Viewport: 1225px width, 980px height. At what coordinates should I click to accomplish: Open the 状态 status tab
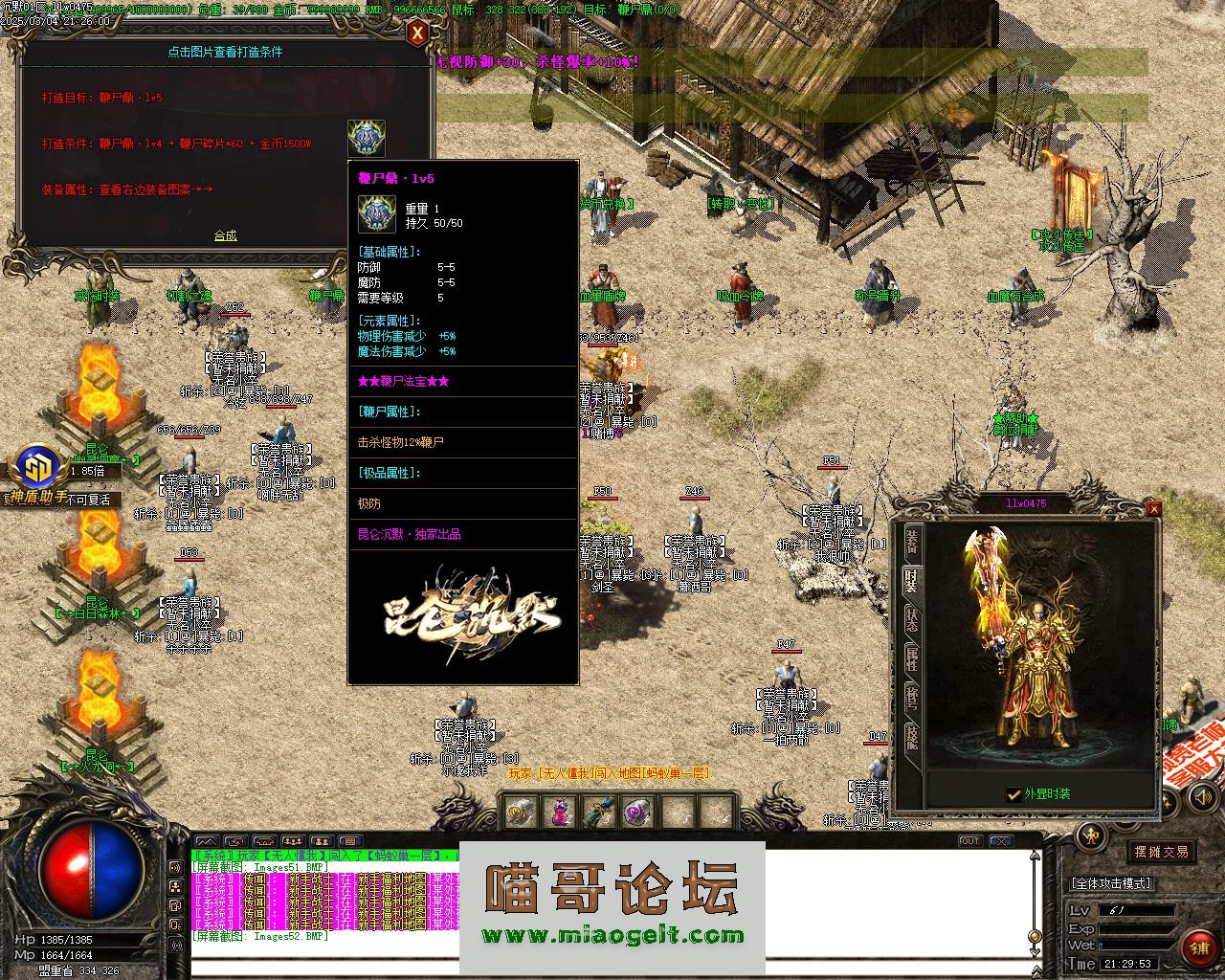(912, 620)
